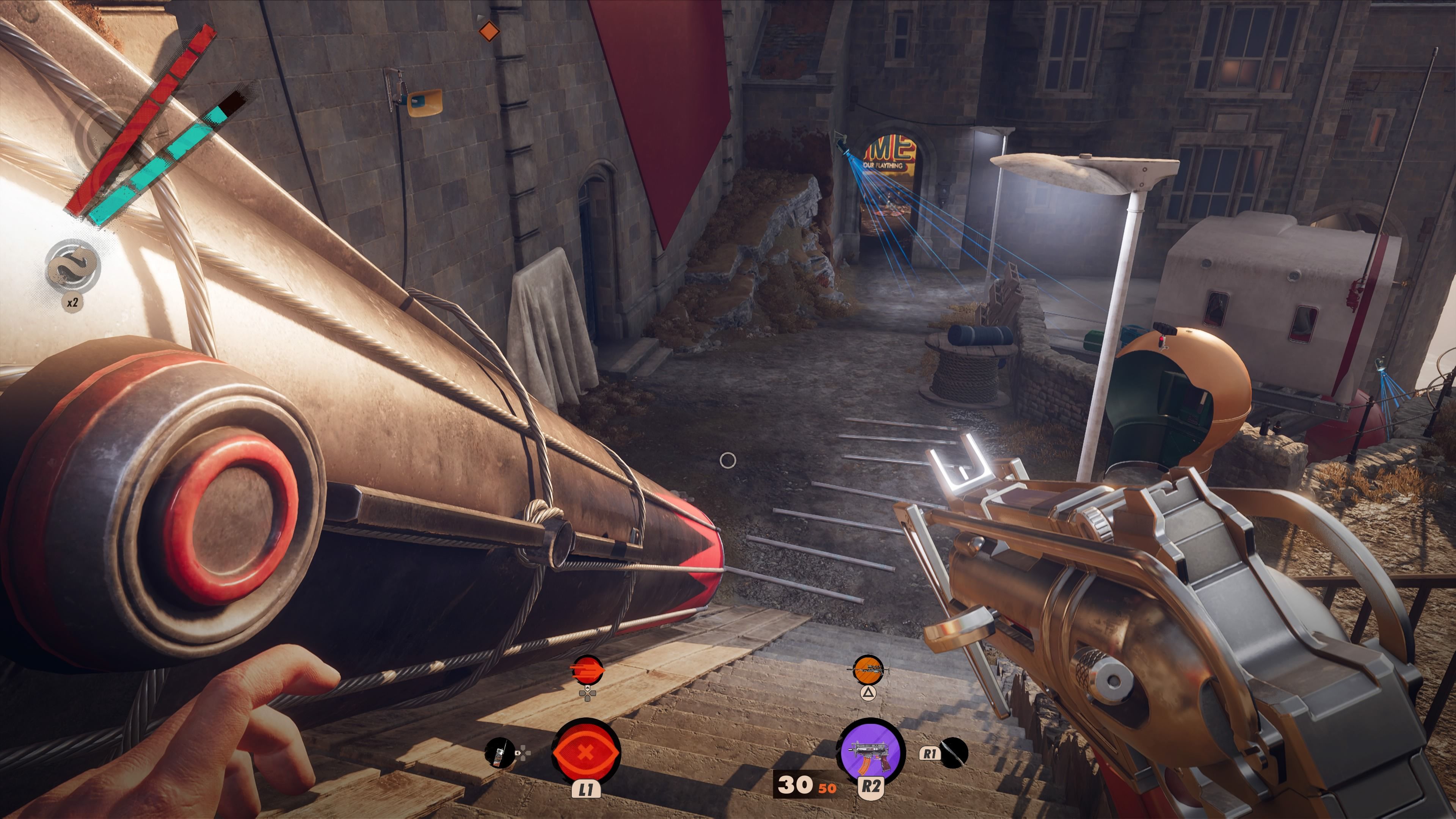Viewport: 1456px width, 819px height.
Task: Click the orange diamond objective marker
Action: pos(489,31)
